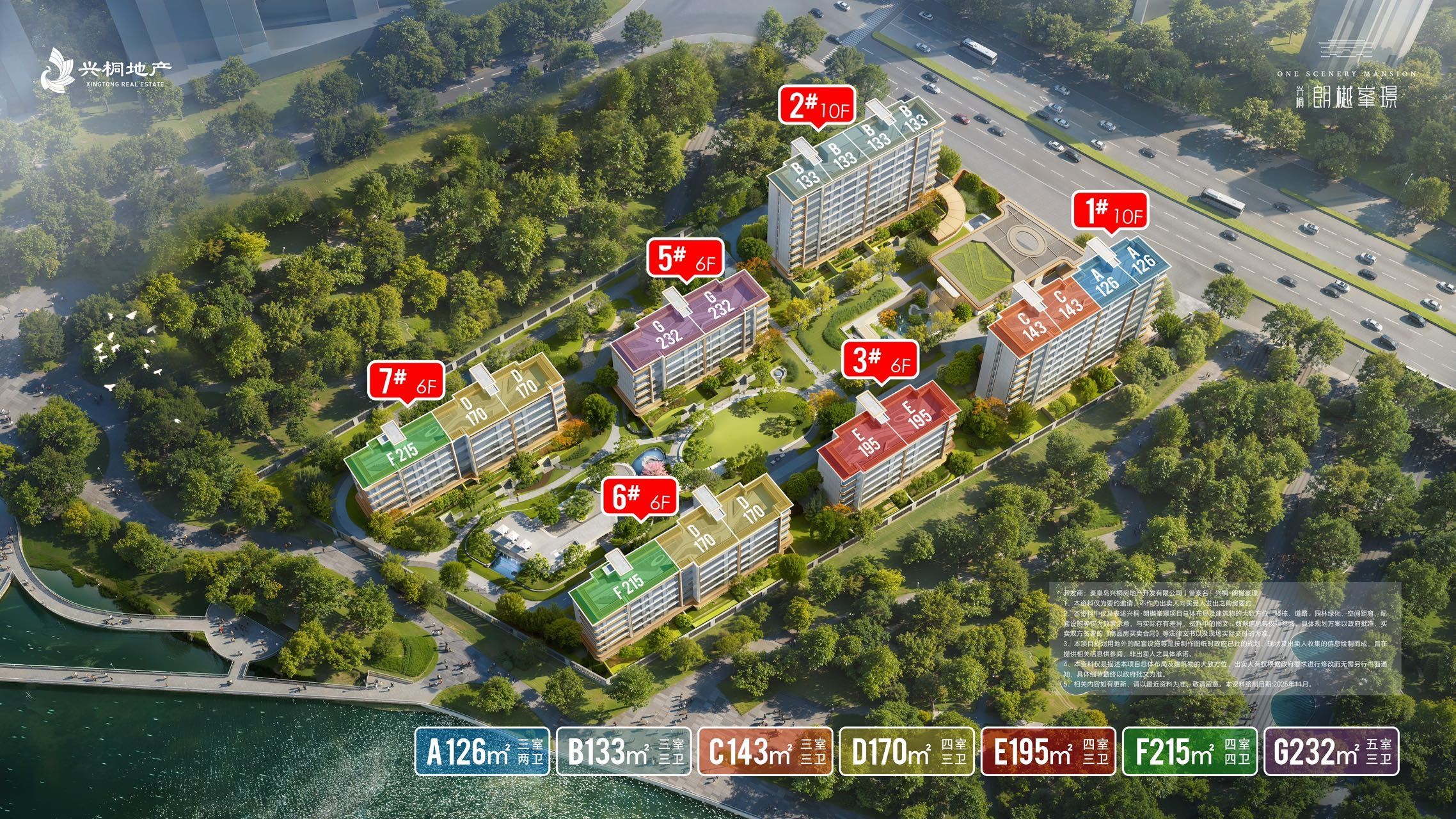Show the G 232m² unit type
Image resolution: width=1456 pixels, height=819 pixels.
click(1331, 751)
